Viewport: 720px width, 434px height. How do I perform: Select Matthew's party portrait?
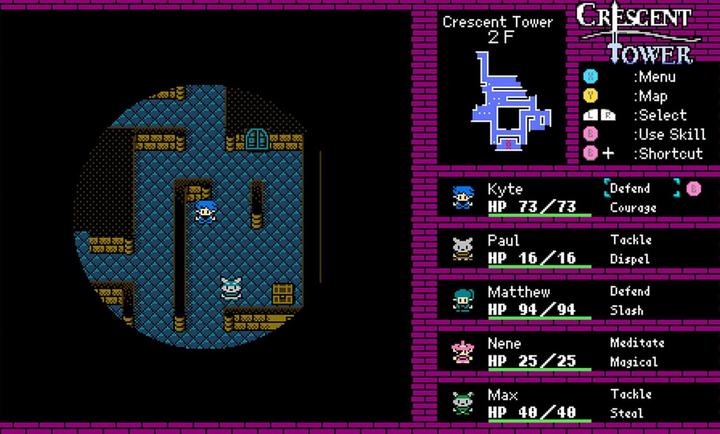[462, 301]
